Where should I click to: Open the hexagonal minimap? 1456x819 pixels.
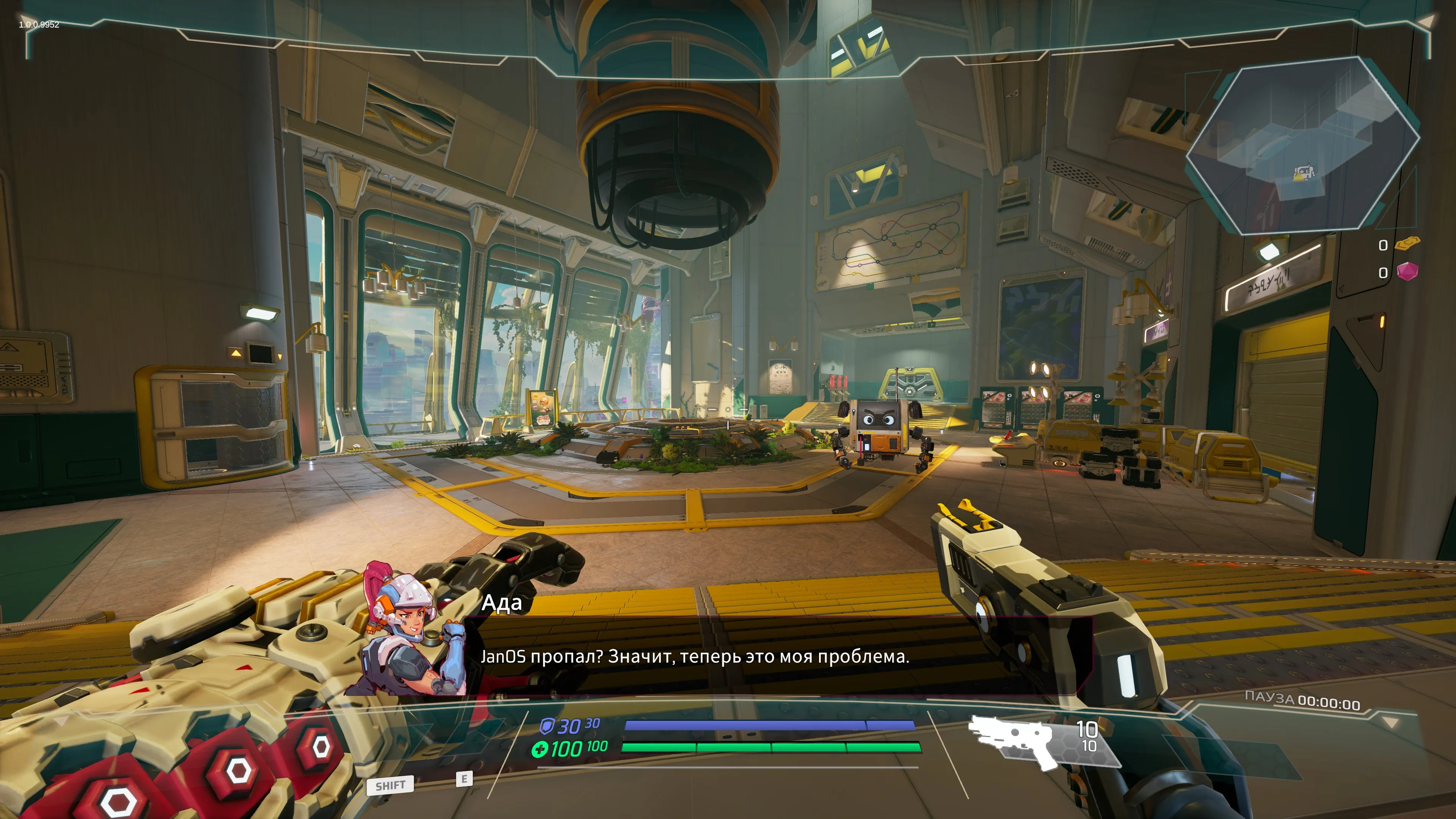pyautogui.click(x=1302, y=146)
